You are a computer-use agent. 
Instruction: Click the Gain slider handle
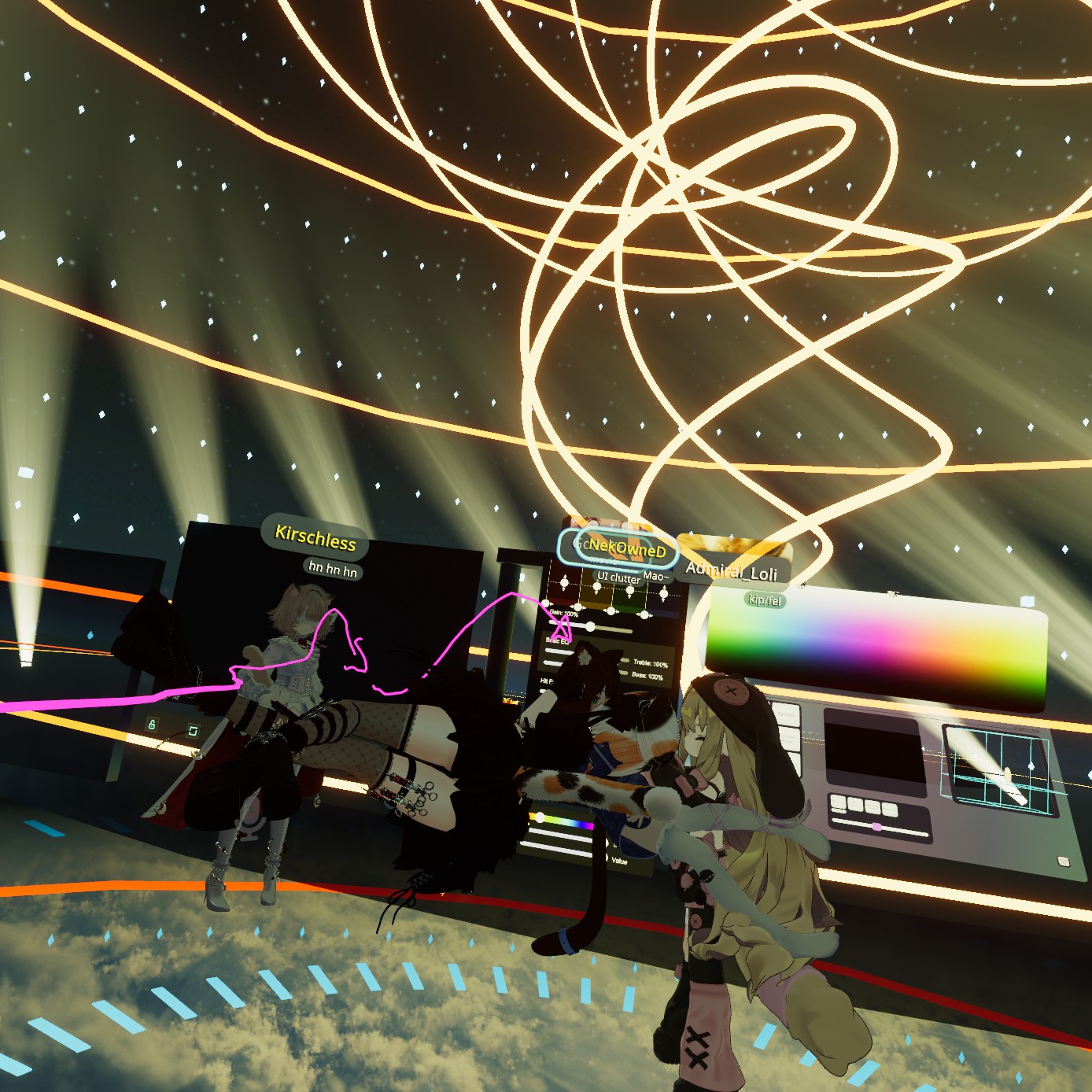[590, 626]
